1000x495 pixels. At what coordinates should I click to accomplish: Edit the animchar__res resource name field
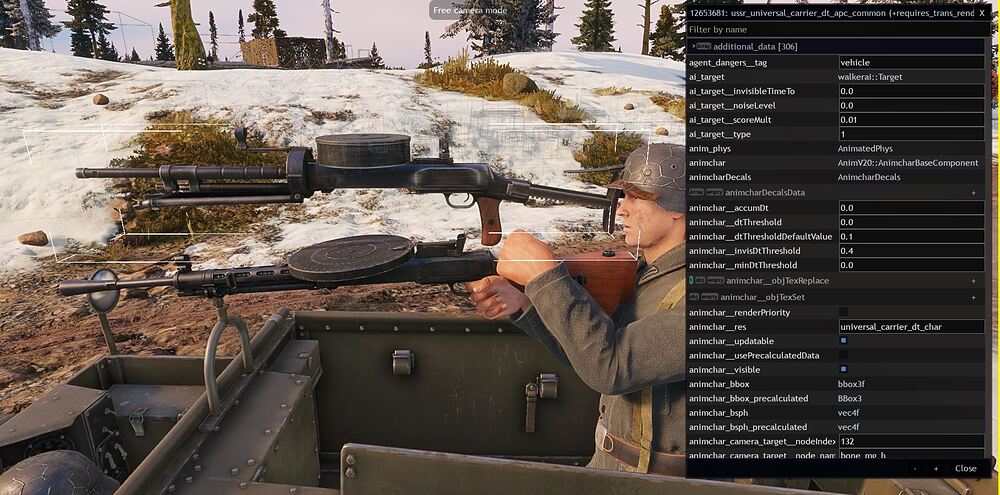910,326
